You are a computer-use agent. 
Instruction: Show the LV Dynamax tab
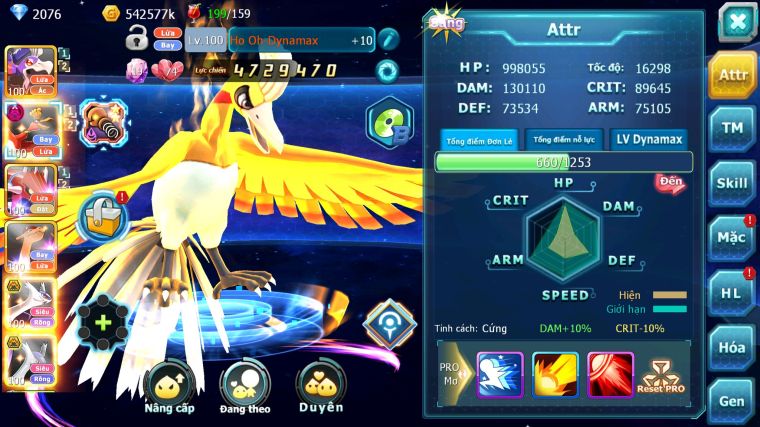pos(649,140)
